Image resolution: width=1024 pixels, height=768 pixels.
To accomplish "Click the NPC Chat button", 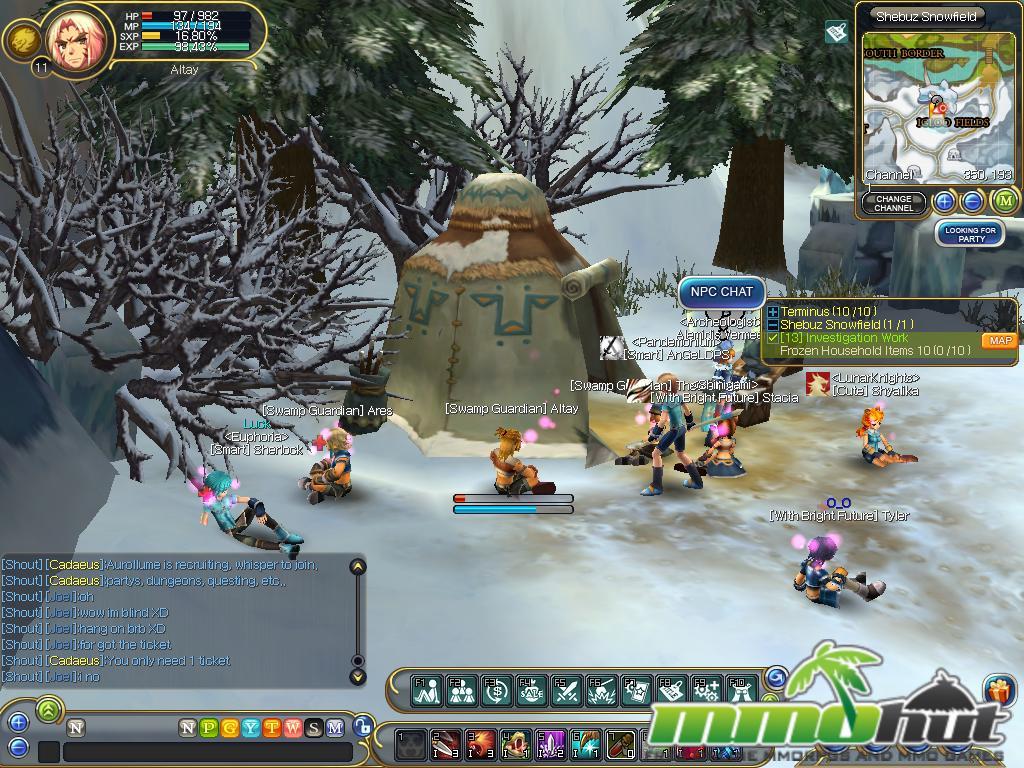I will click(722, 292).
